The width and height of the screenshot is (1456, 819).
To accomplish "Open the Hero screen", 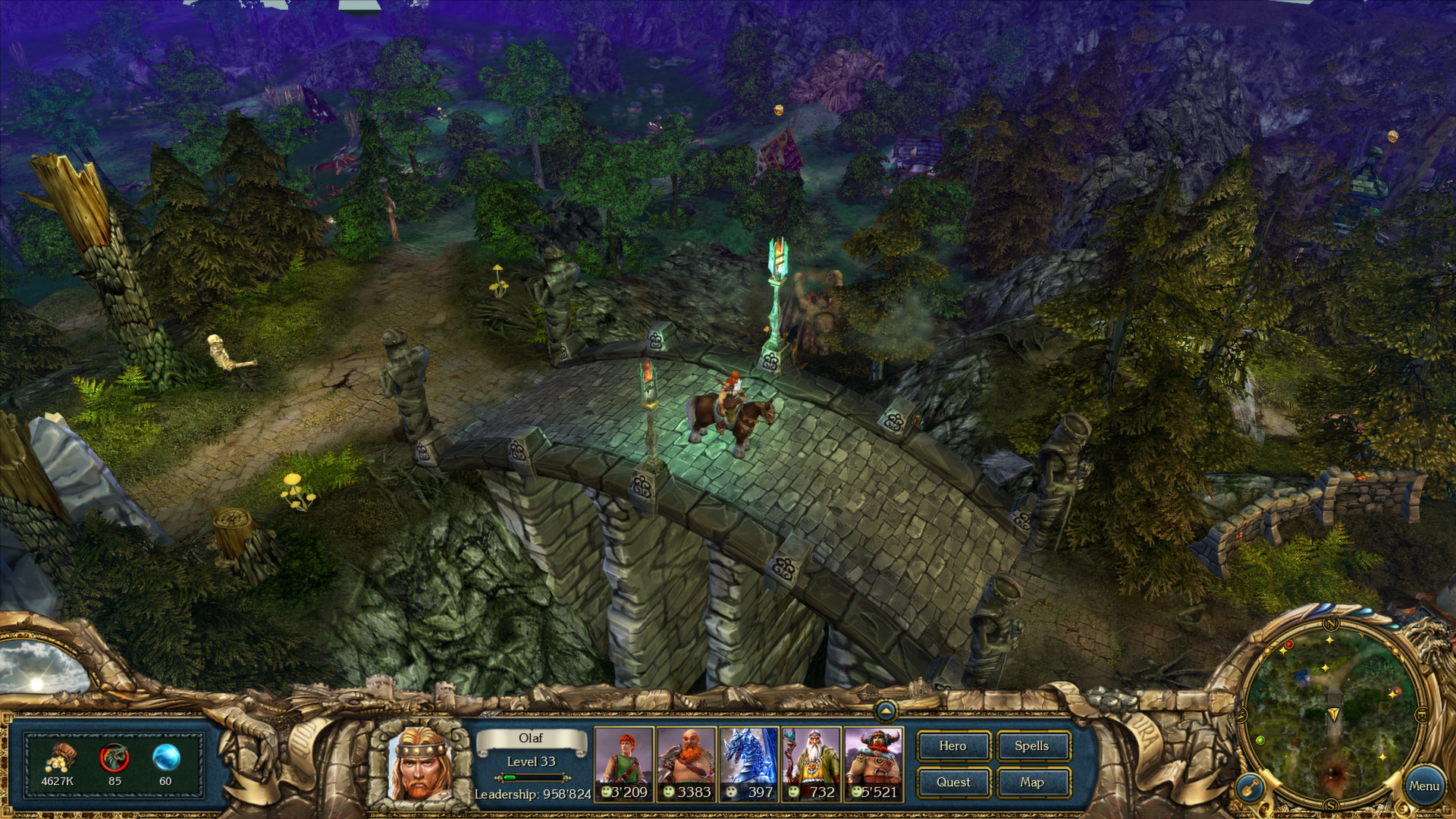I will coord(953,746).
